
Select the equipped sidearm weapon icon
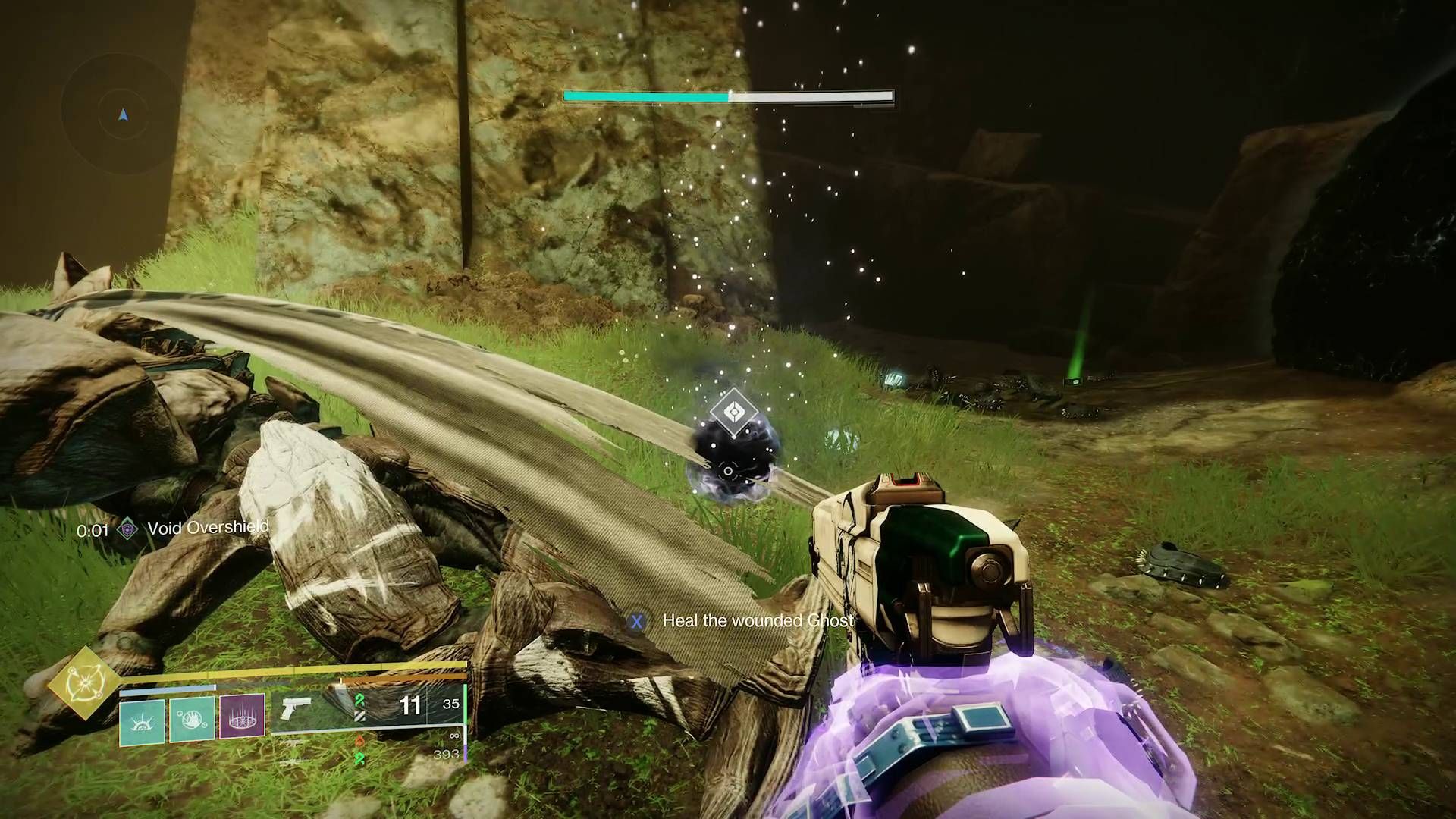(295, 708)
